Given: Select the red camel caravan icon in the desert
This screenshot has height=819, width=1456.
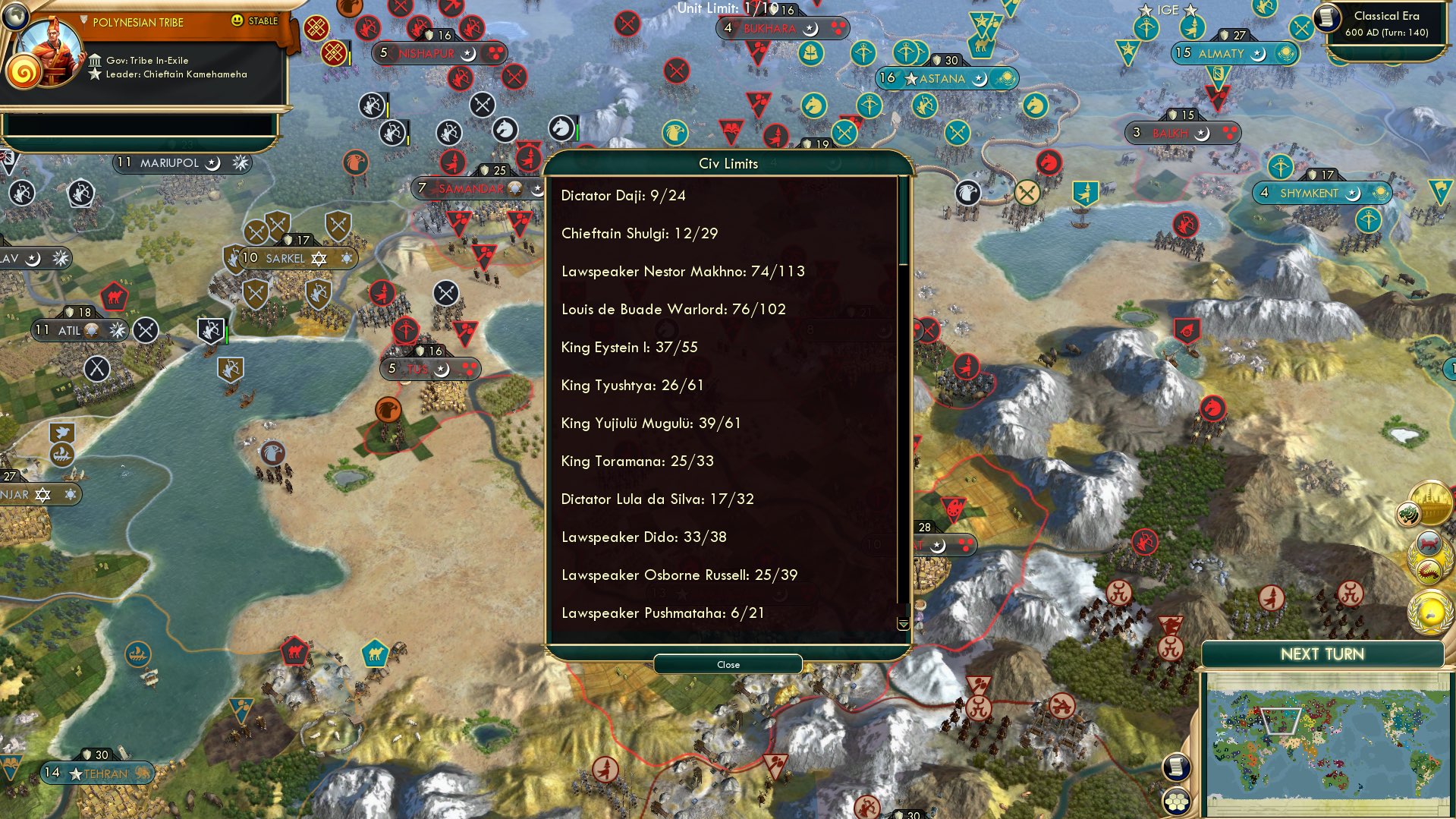Looking at the screenshot, I should pyautogui.click(x=295, y=651).
